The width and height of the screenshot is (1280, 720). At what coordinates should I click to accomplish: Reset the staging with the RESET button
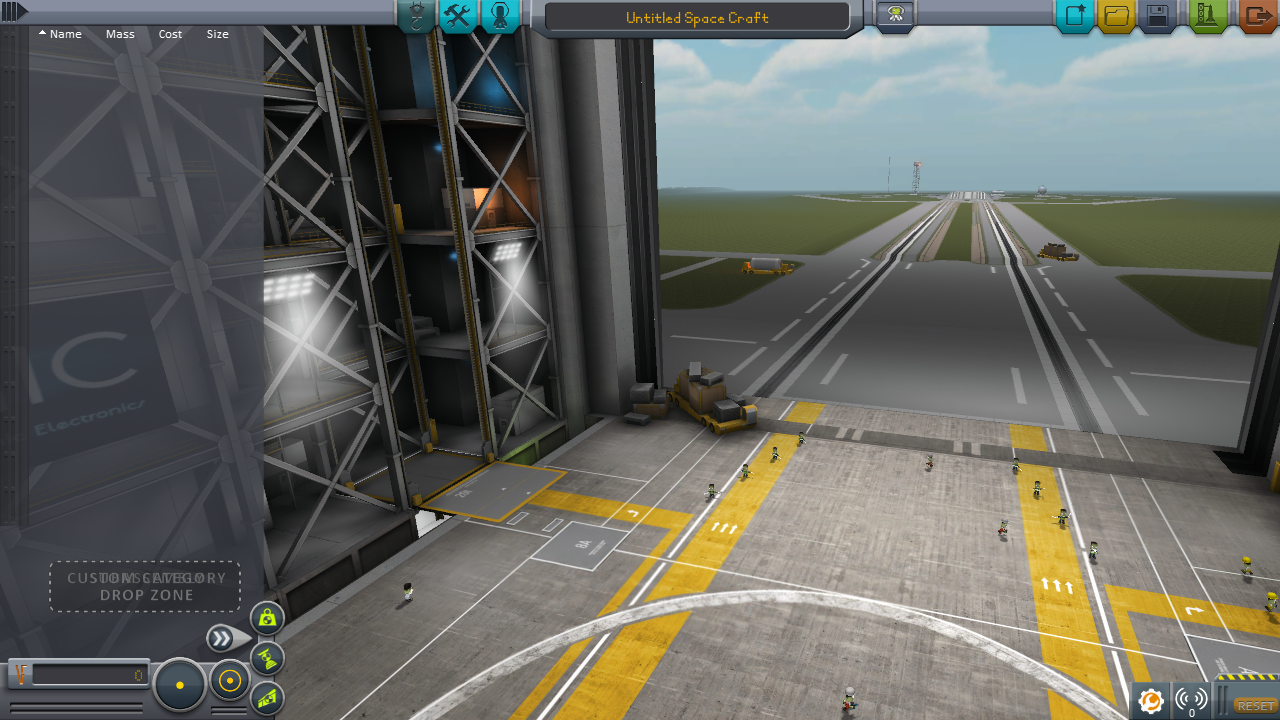pyautogui.click(x=1256, y=706)
